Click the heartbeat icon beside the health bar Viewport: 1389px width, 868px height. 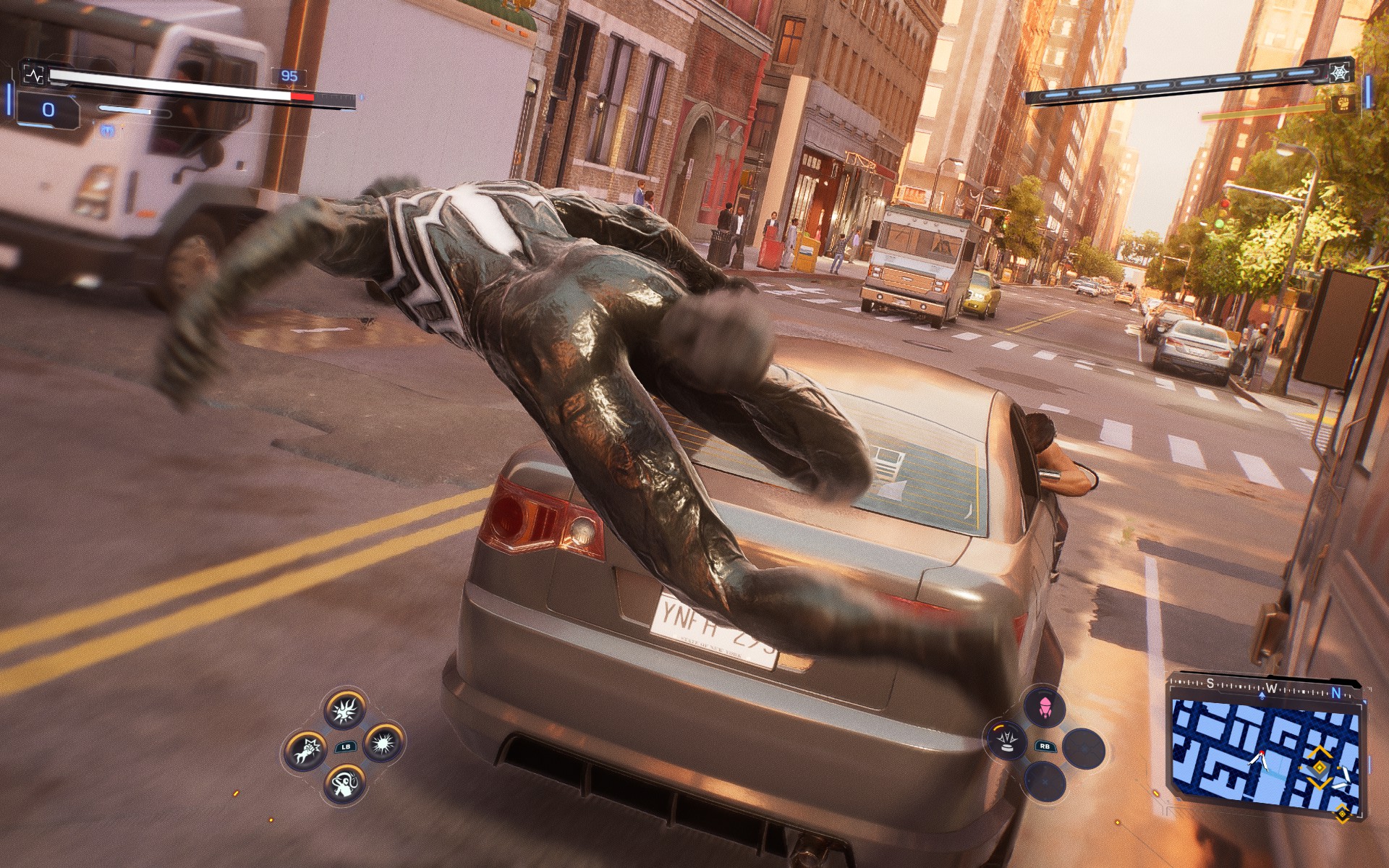[x=35, y=75]
